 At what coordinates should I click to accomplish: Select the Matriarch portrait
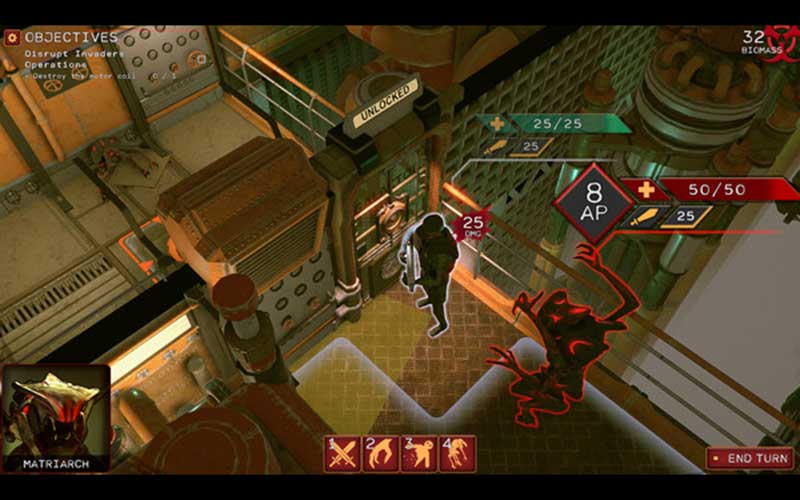click(x=55, y=417)
